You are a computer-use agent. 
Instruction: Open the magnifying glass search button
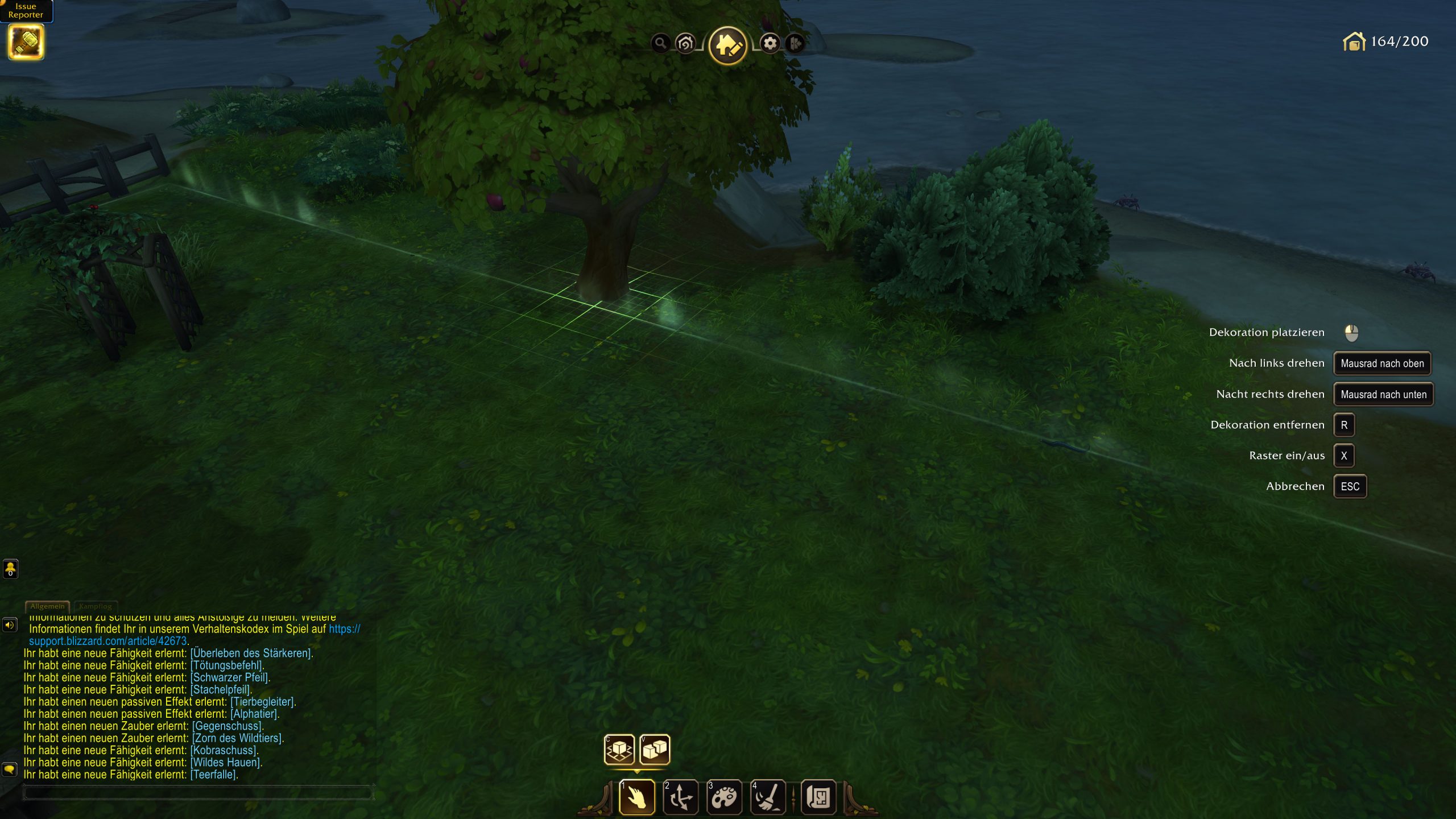[x=660, y=43]
